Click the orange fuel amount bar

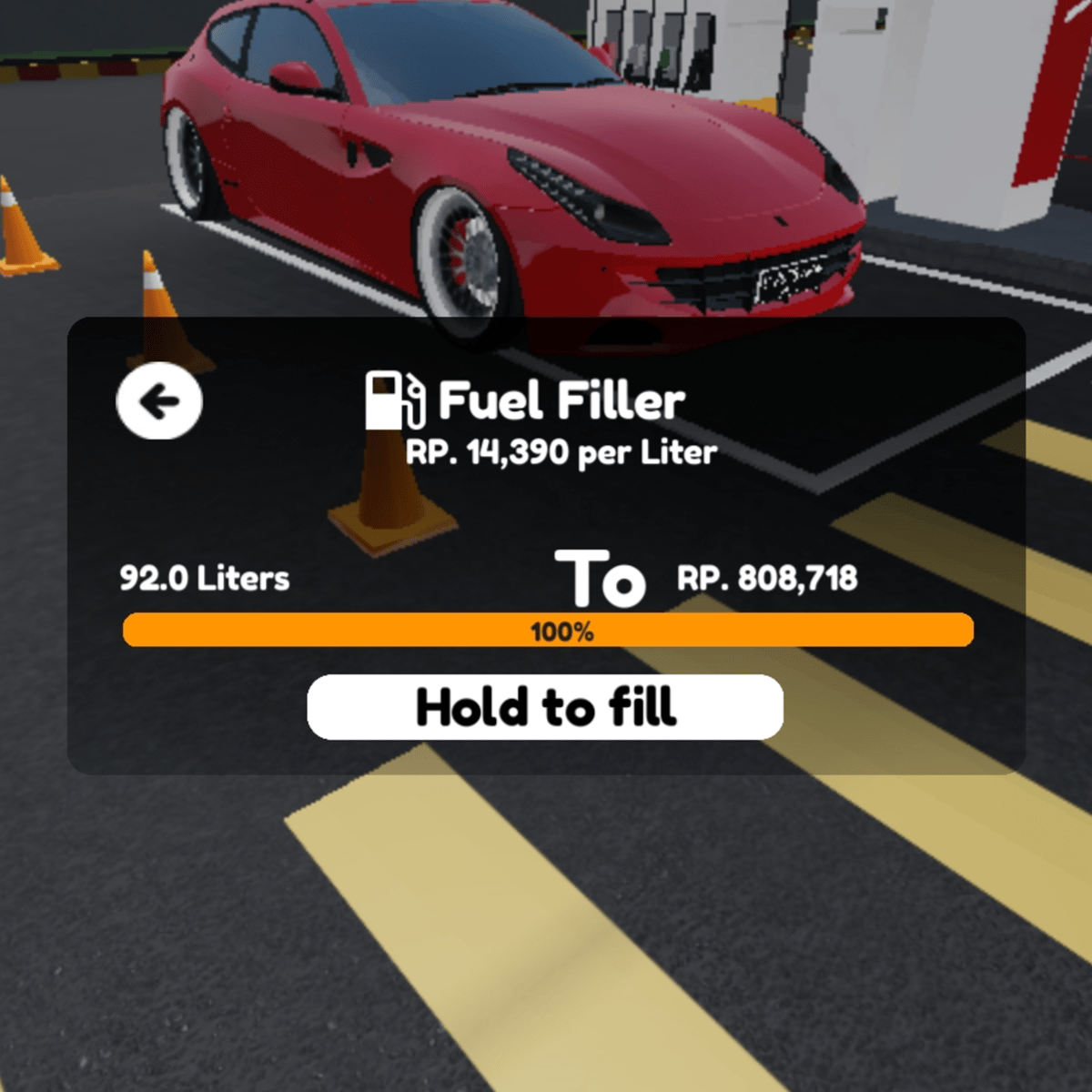coord(548,631)
